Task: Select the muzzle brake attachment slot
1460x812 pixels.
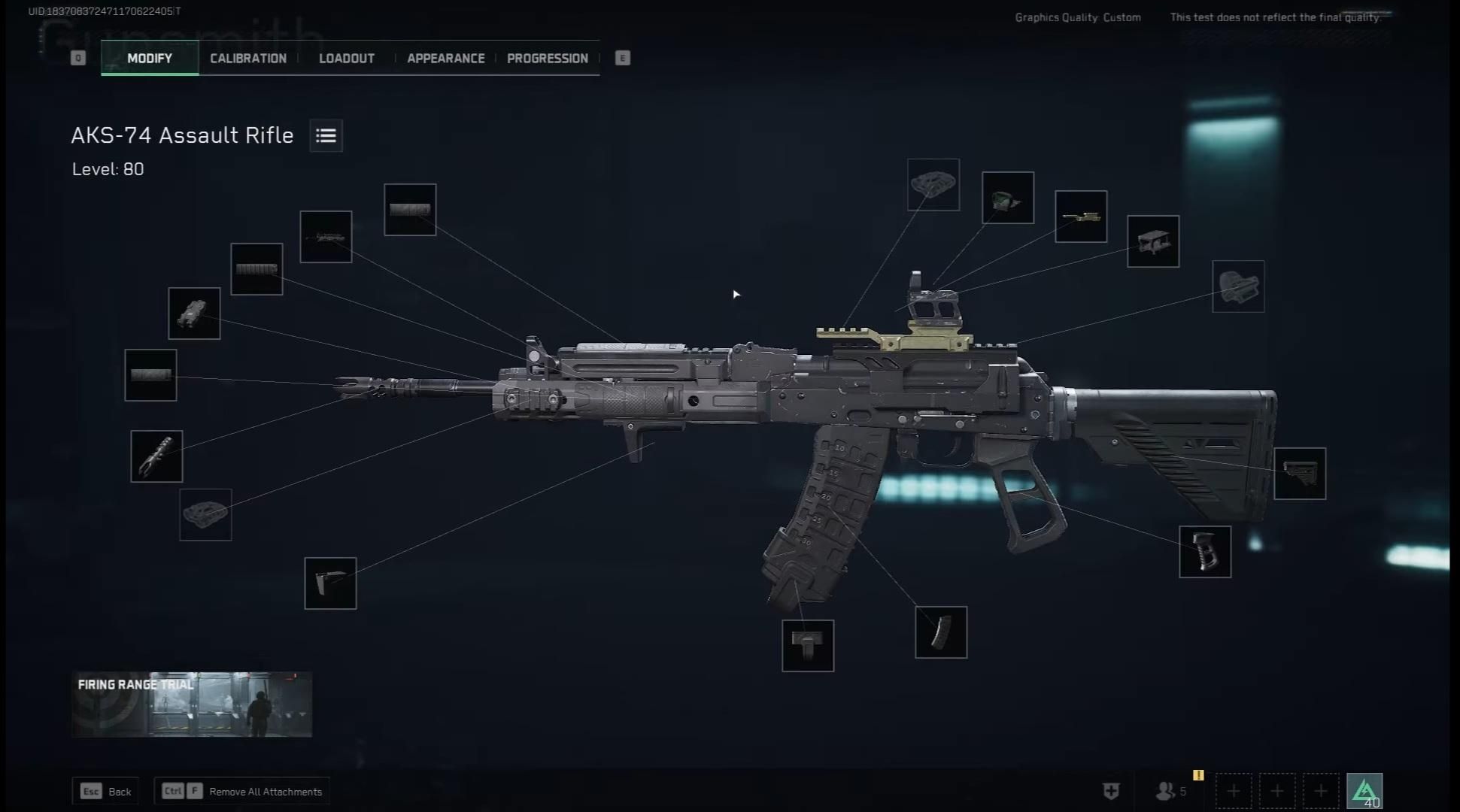Action: click(x=156, y=456)
